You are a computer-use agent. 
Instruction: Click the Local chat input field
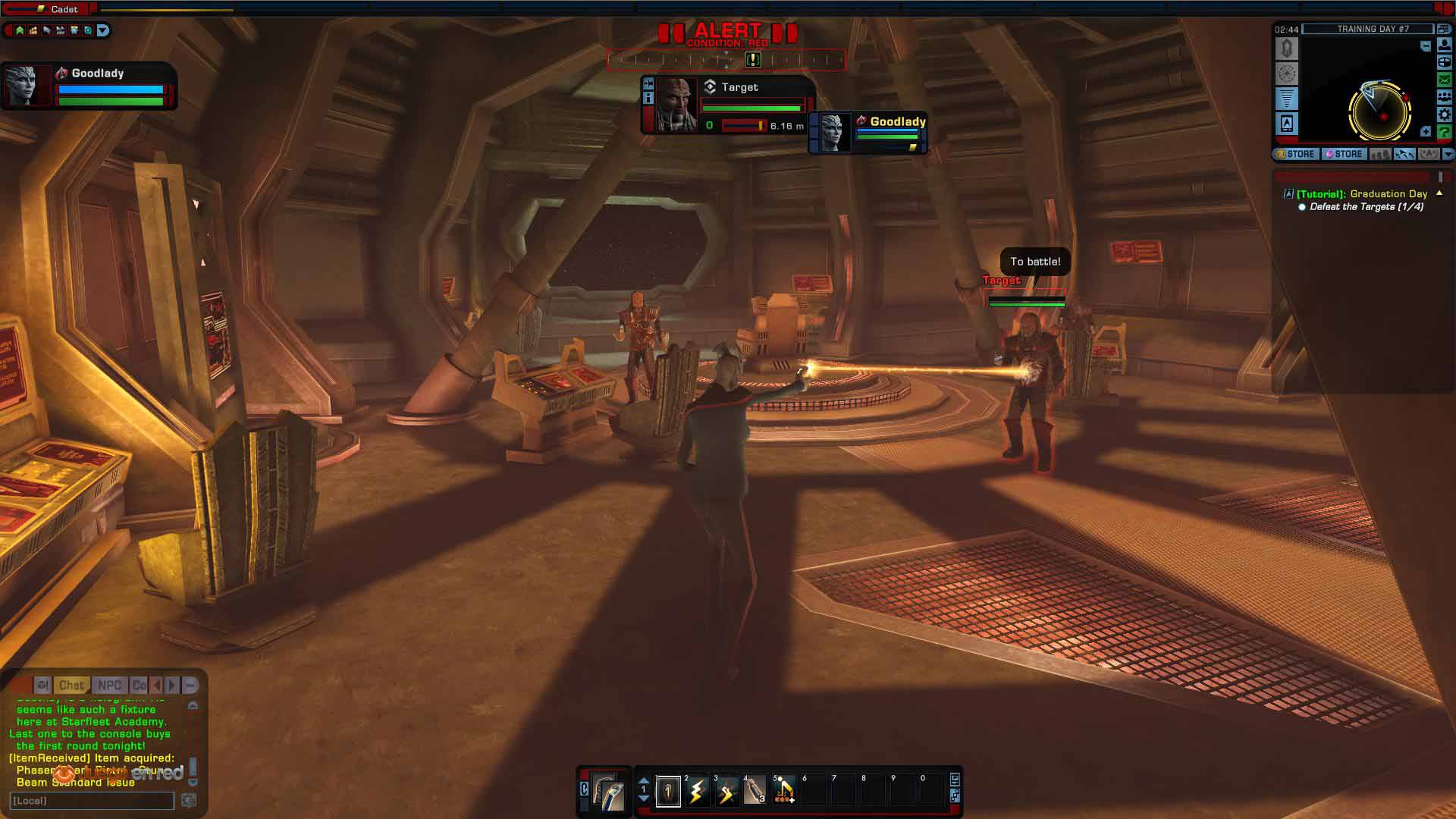[x=92, y=801]
